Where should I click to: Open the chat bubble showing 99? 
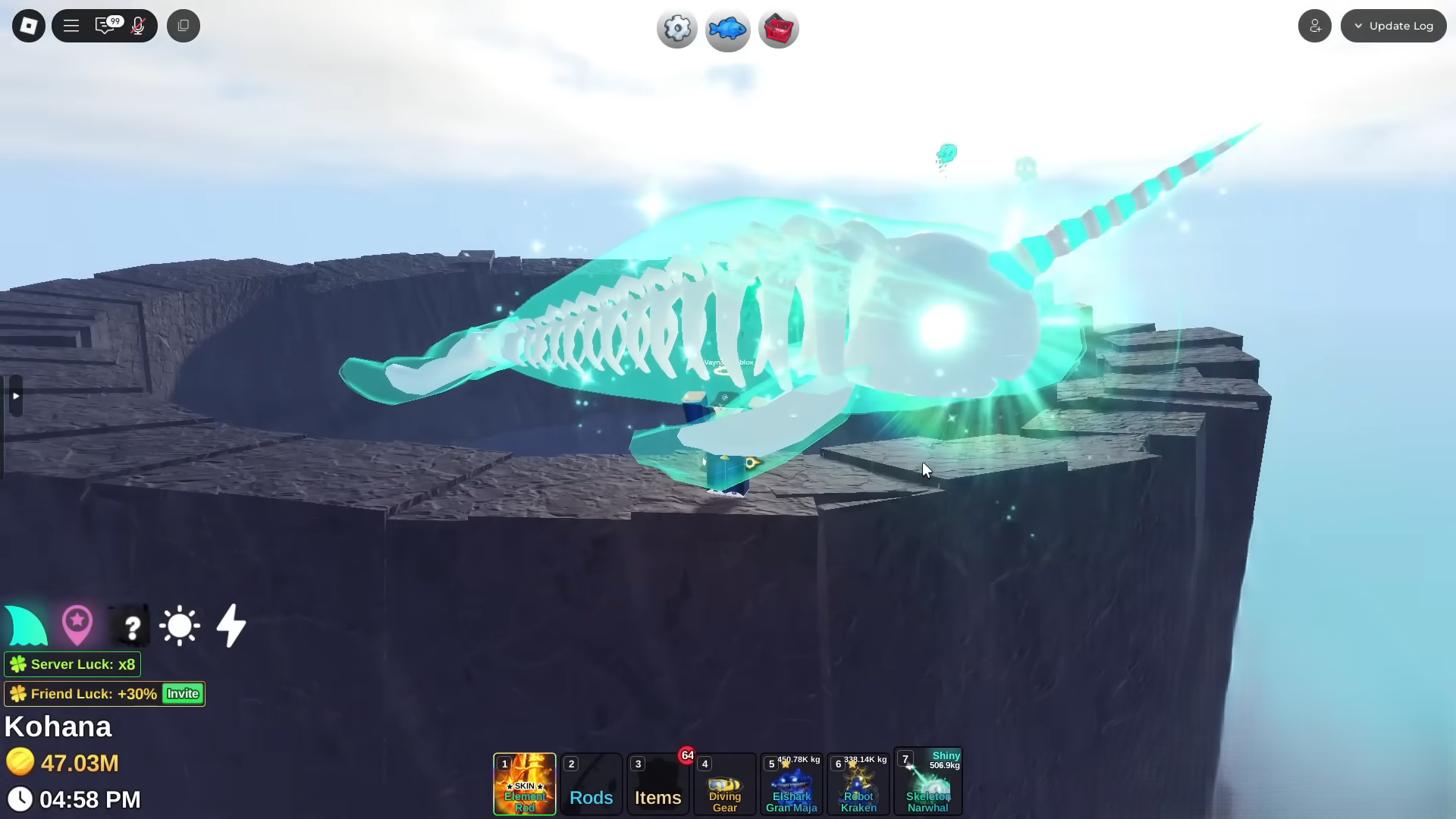[106, 25]
